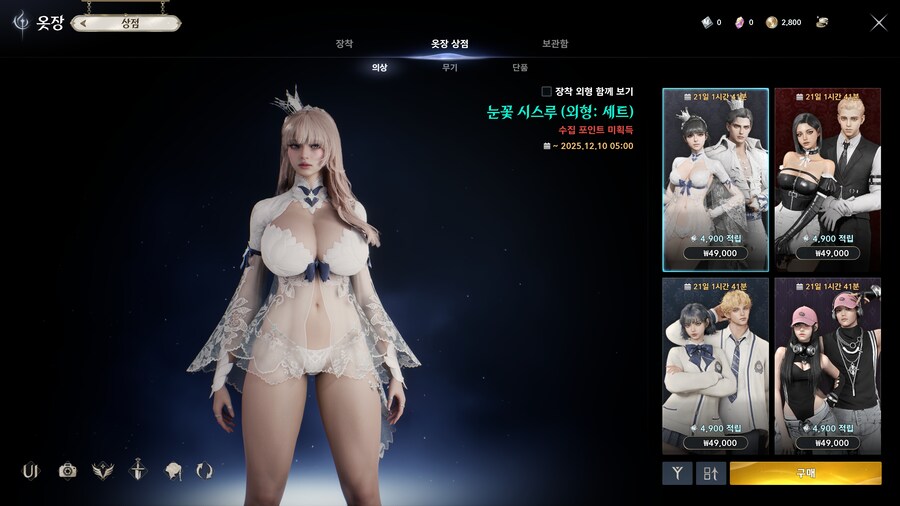This screenshot has height=506, width=900.
Task: Toggle the 장착 외형 함께 보기 checkbox
Action: tap(547, 91)
